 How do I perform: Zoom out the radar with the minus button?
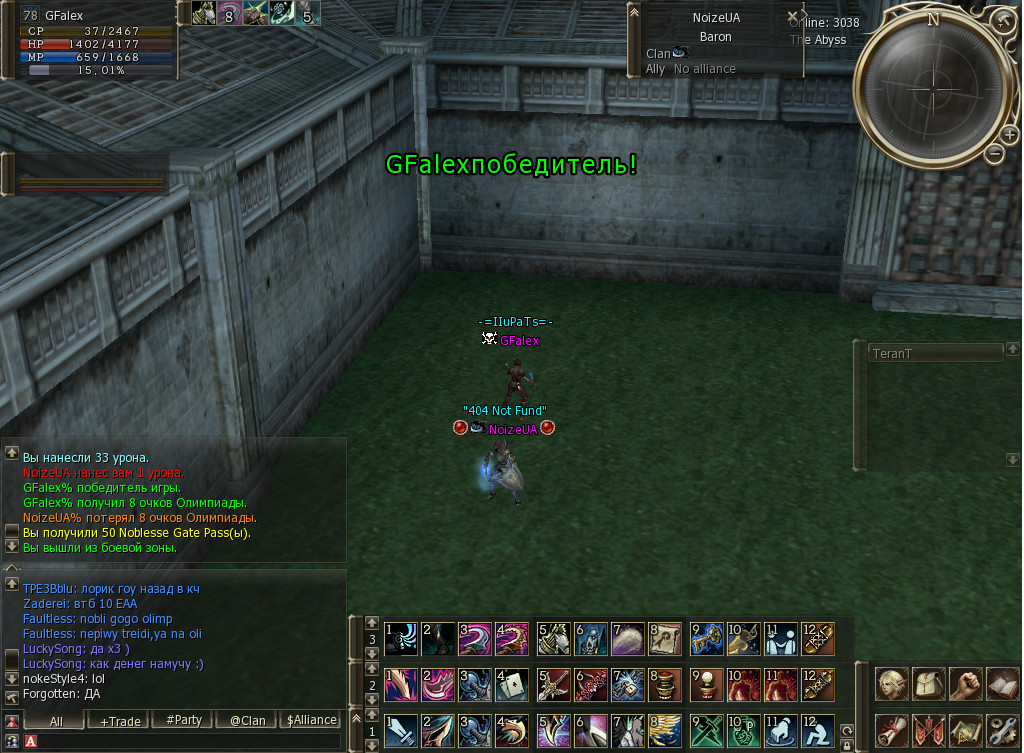tap(994, 154)
